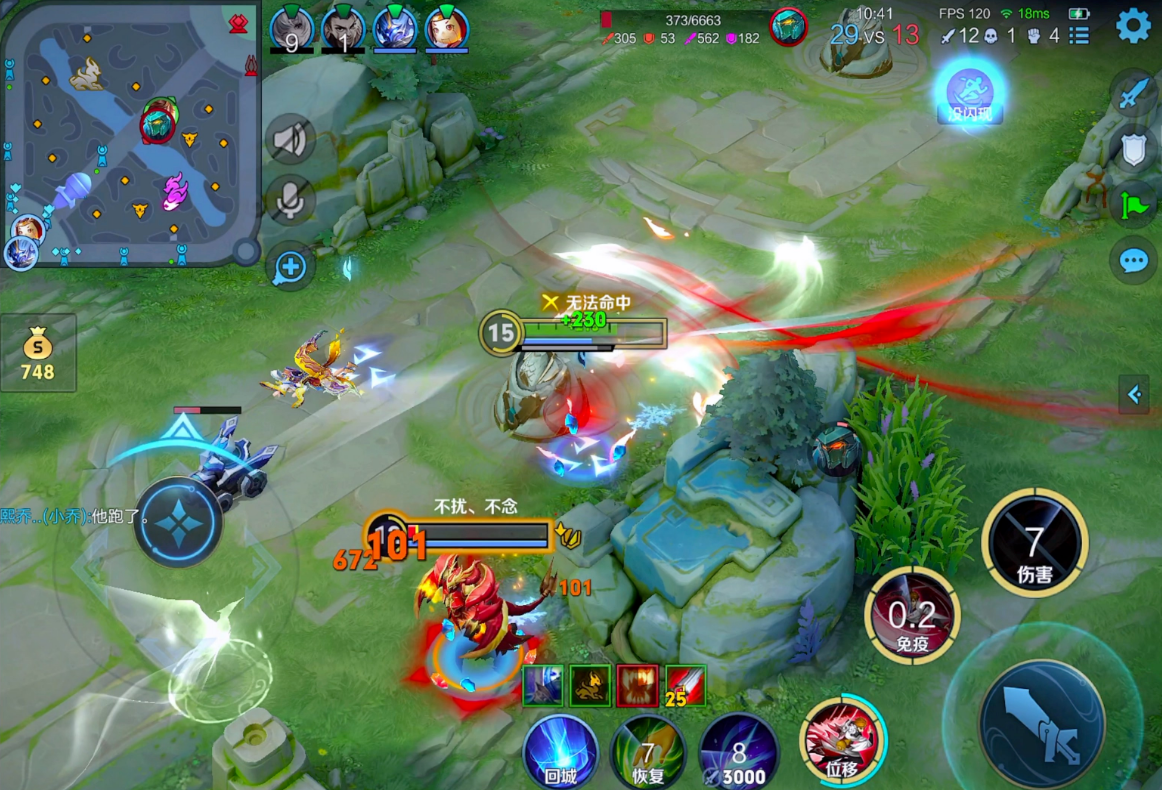Image resolution: width=1162 pixels, height=790 pixels.
Task: Open the settings gear menu
Action: tap(1133, 25)
